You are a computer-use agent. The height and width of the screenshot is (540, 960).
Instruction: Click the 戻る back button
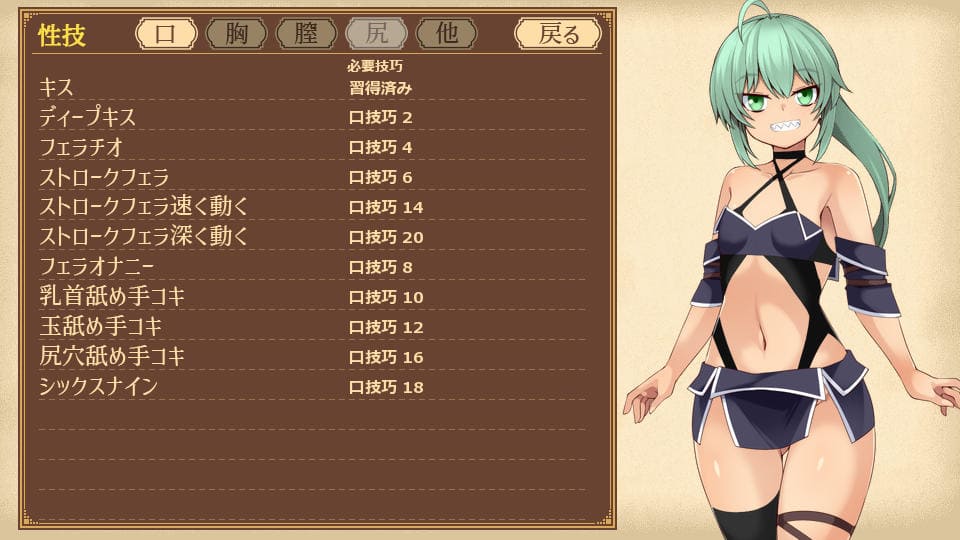click(x=558, y=34)
